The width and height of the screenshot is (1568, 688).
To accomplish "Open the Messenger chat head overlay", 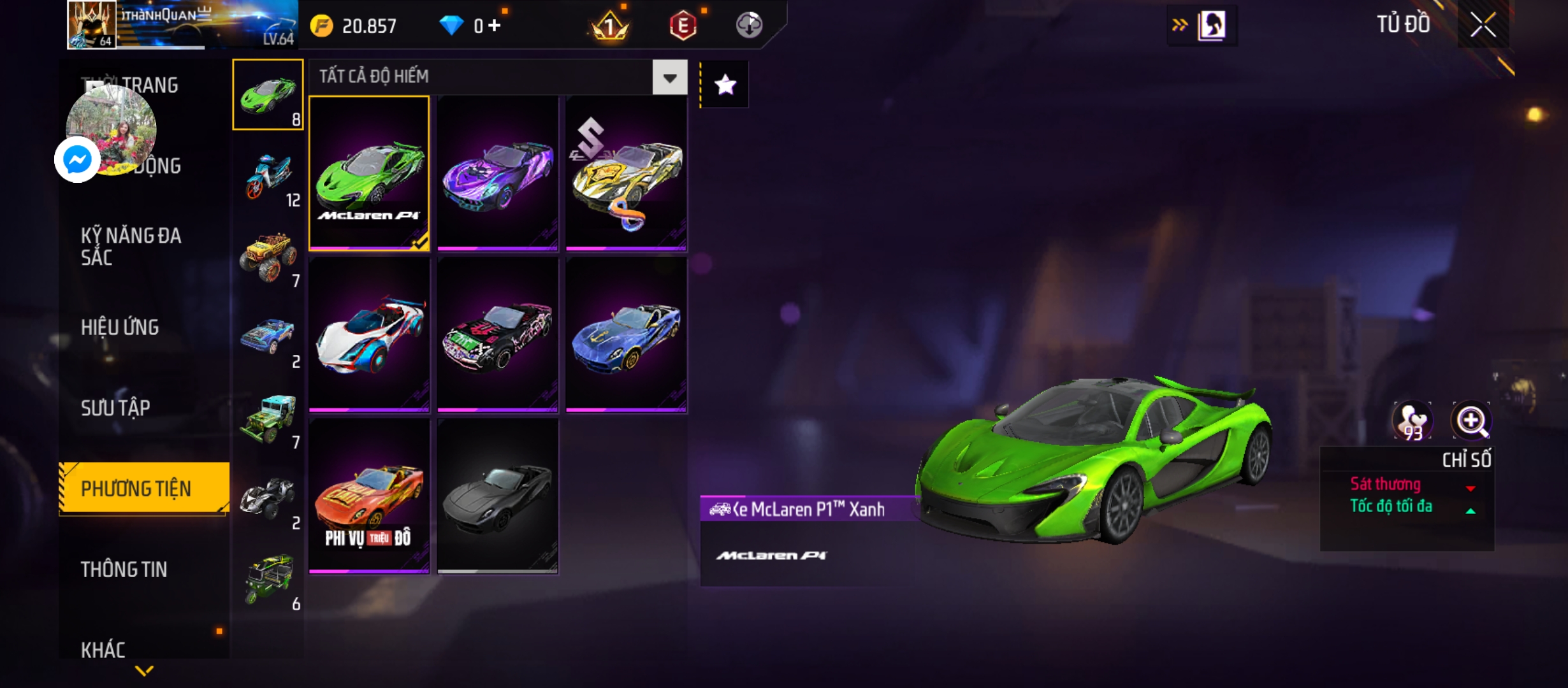I will tap(78, 159).
